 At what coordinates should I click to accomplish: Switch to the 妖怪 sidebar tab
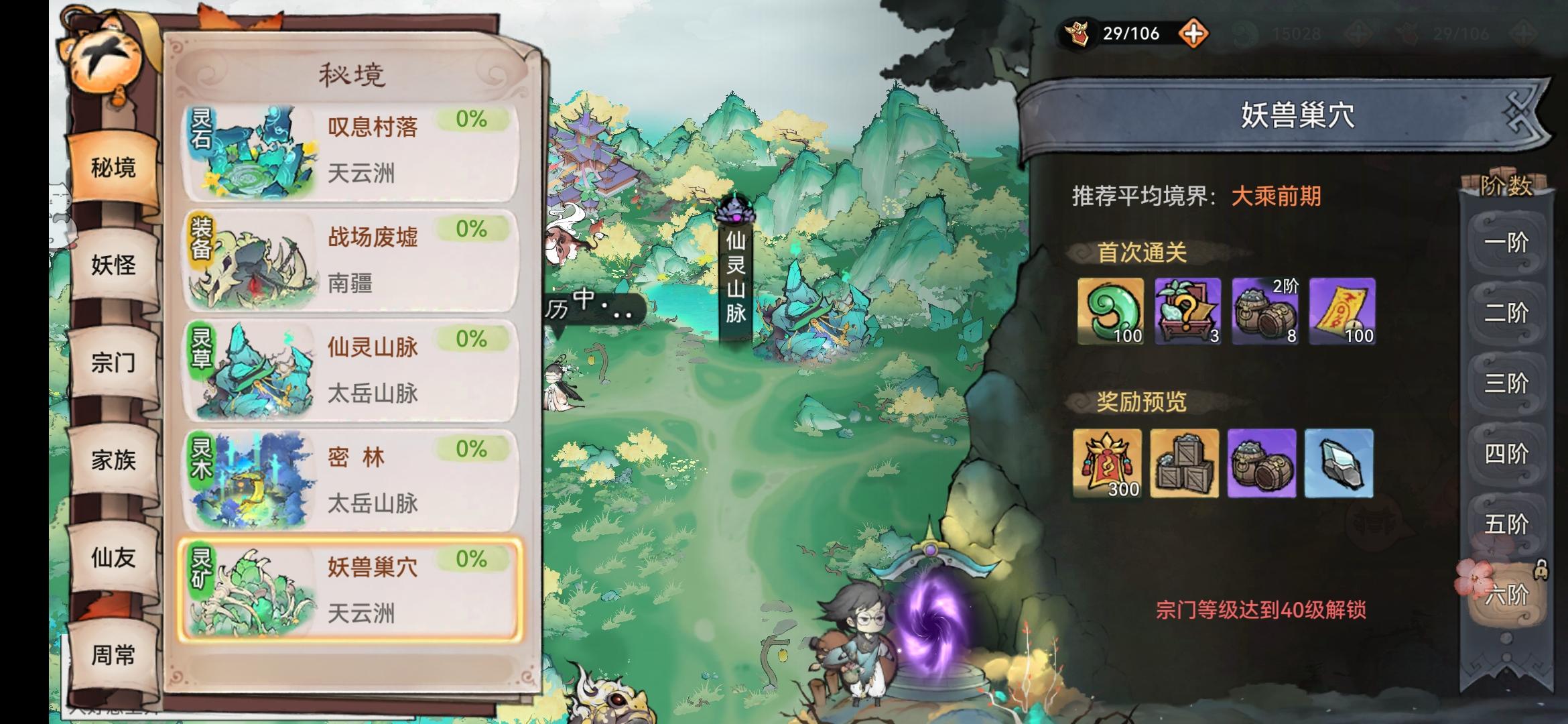tap(114, 265)
